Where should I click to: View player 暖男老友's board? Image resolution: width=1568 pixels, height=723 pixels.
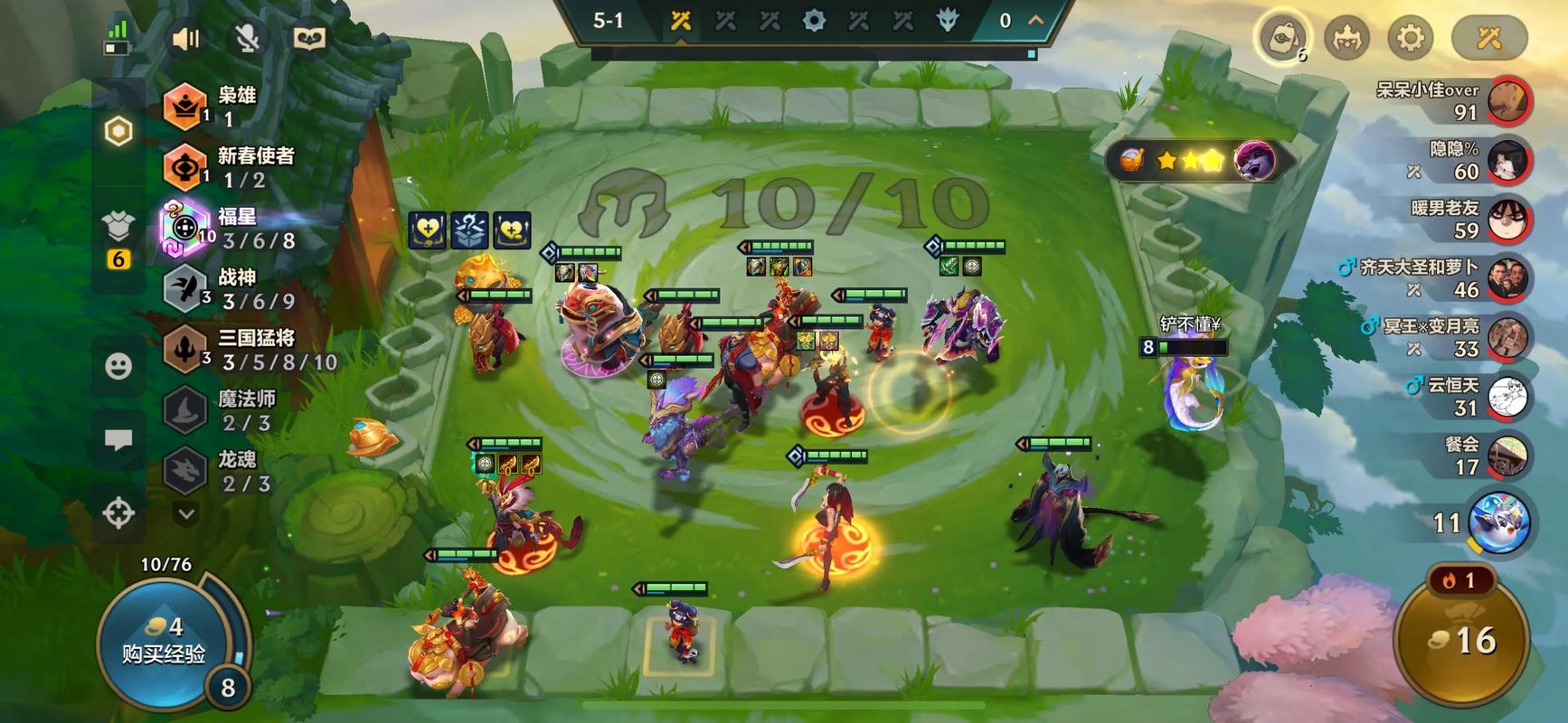pyautogui.click(x=1507, y=220)
